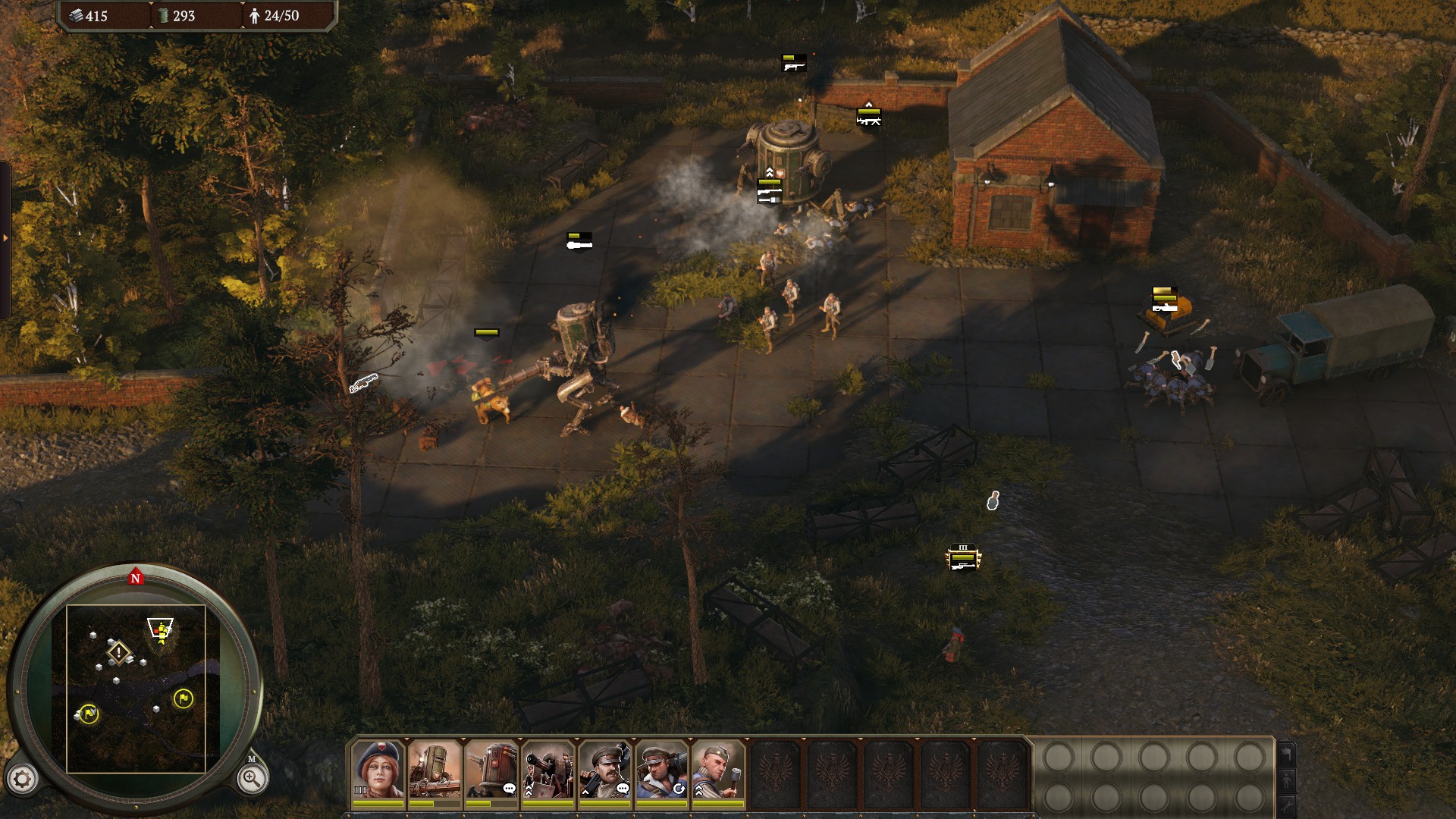The image size is (1456, 819).
Task: Select the field cannon crew portrait
Action: click(548, 770)
